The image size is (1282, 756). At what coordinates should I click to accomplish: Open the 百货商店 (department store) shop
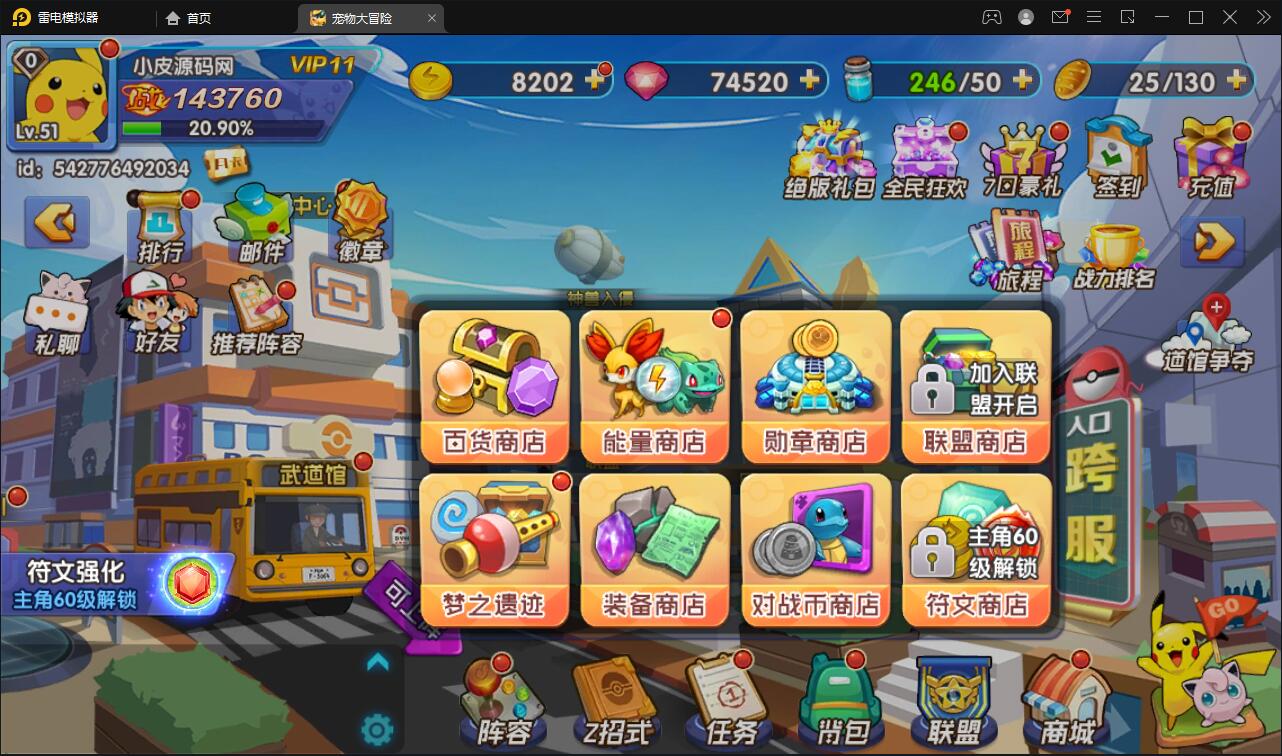tap(494, 385)
